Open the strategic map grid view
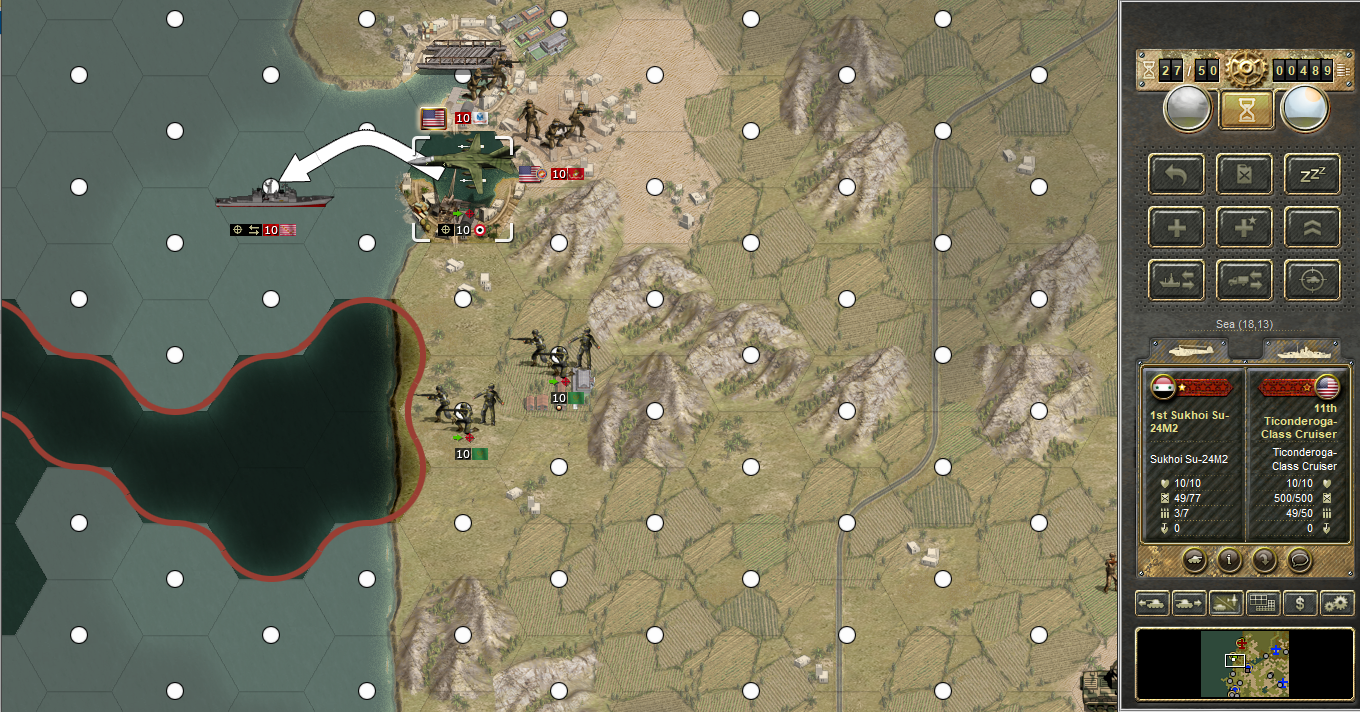Image resolution: width=1360 pixels, height=712 pixels. click(x=1263, y=603)
